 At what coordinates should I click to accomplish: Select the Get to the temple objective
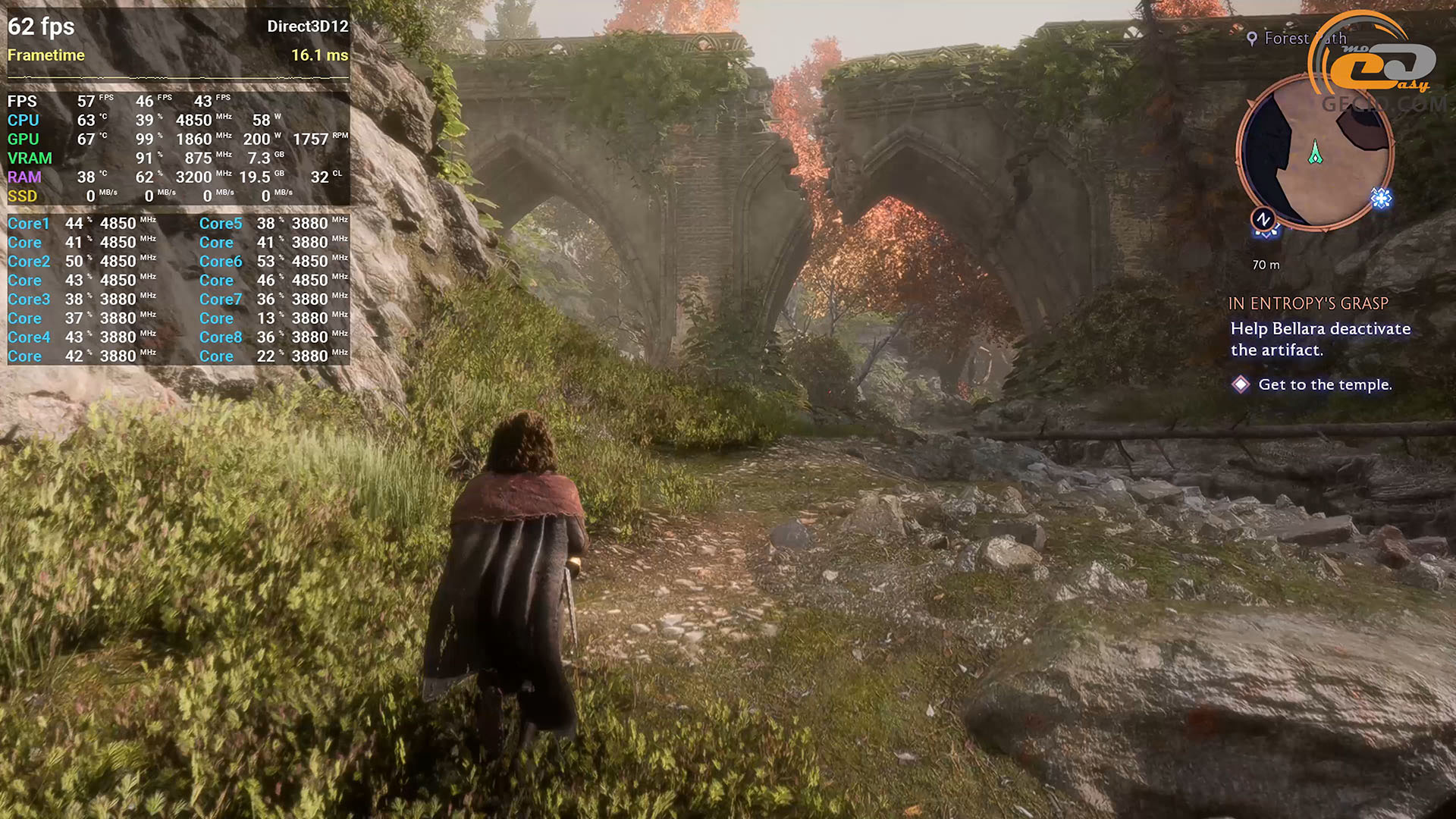pos(1324,384)
